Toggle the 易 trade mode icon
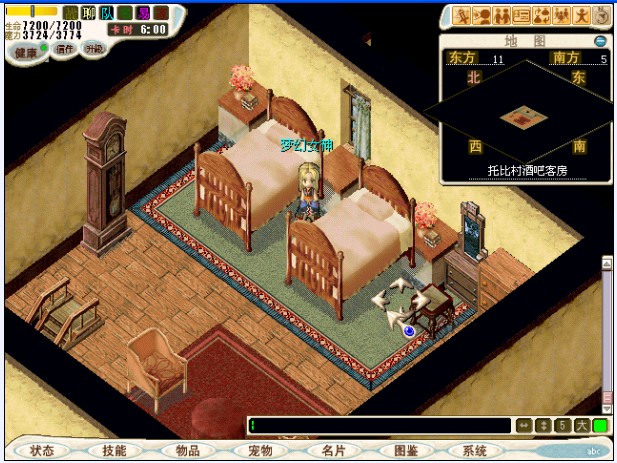Screen dimensions: 617x463 (143, 13)
